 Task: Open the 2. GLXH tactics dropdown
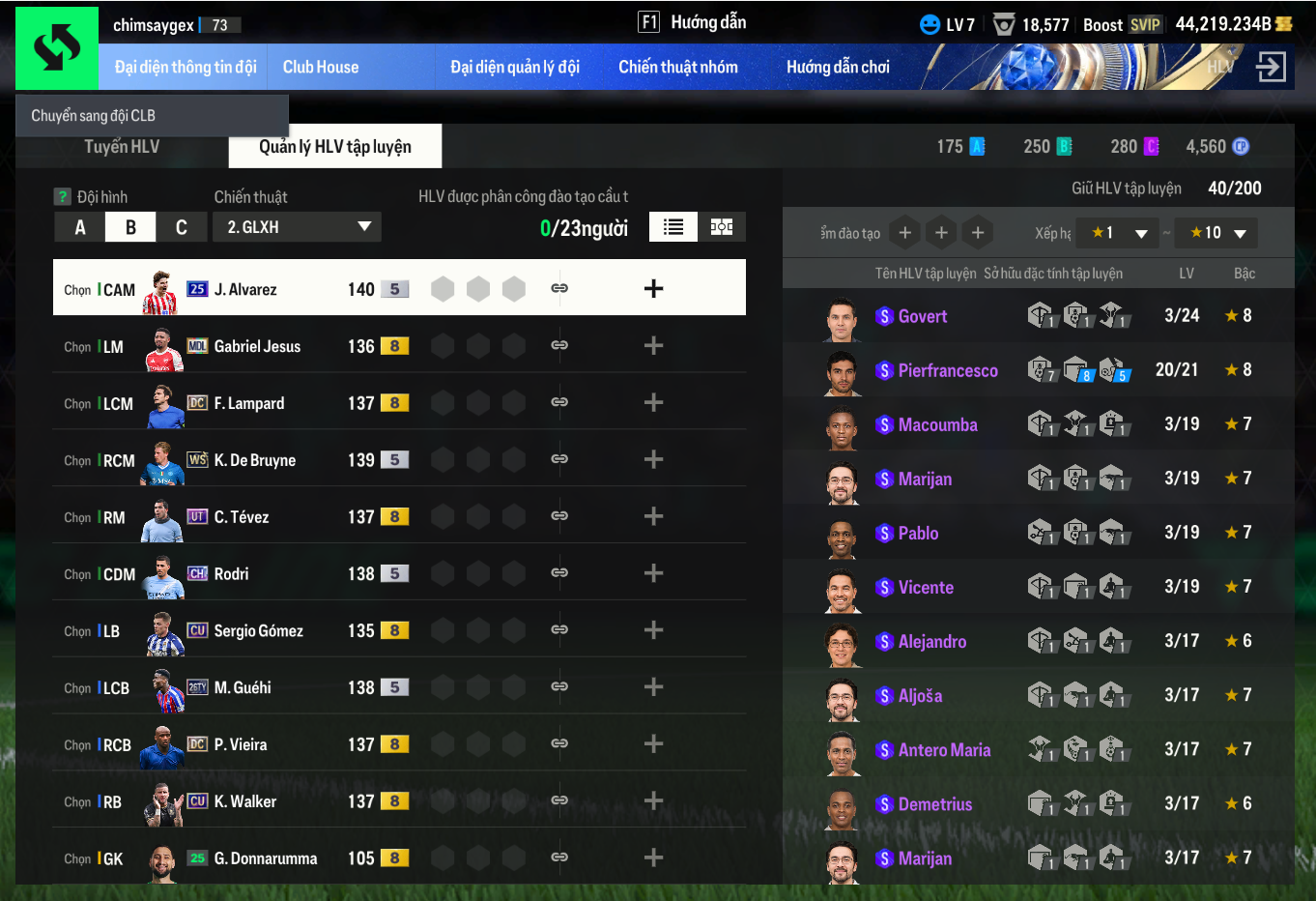[298, 227]
